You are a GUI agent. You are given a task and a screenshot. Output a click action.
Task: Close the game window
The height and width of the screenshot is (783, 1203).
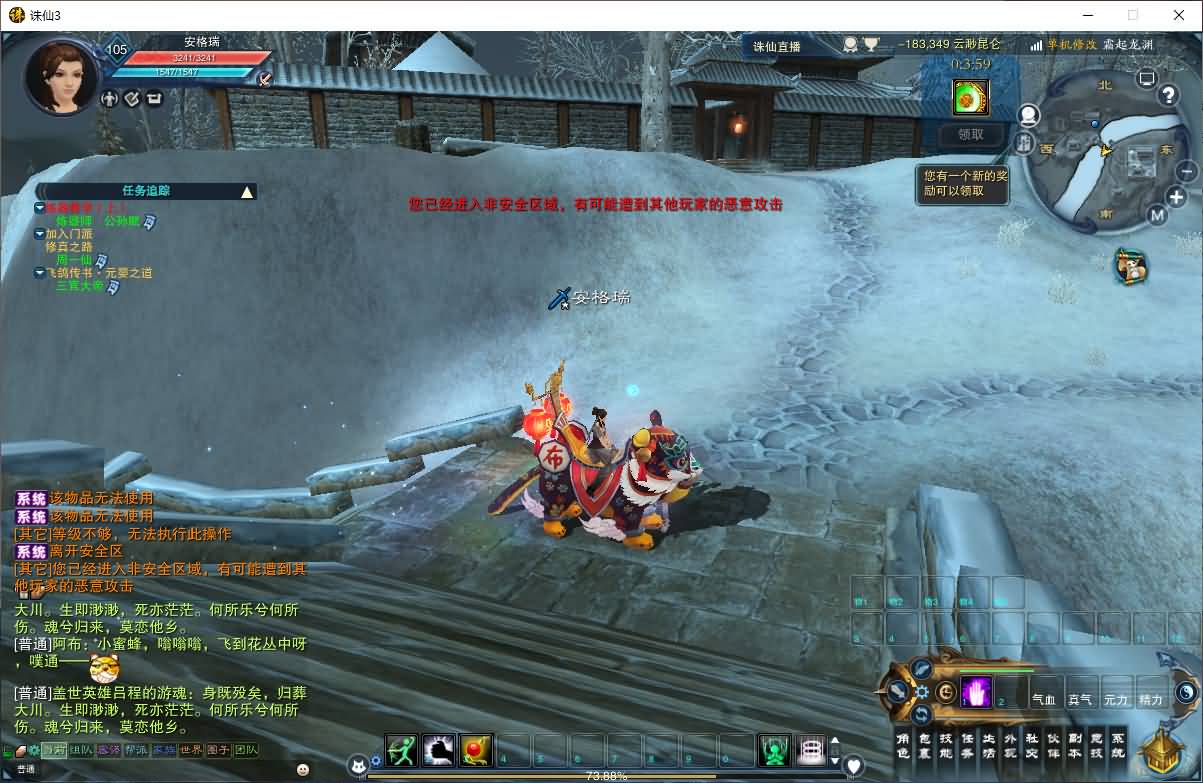(x=1178, y=15)
